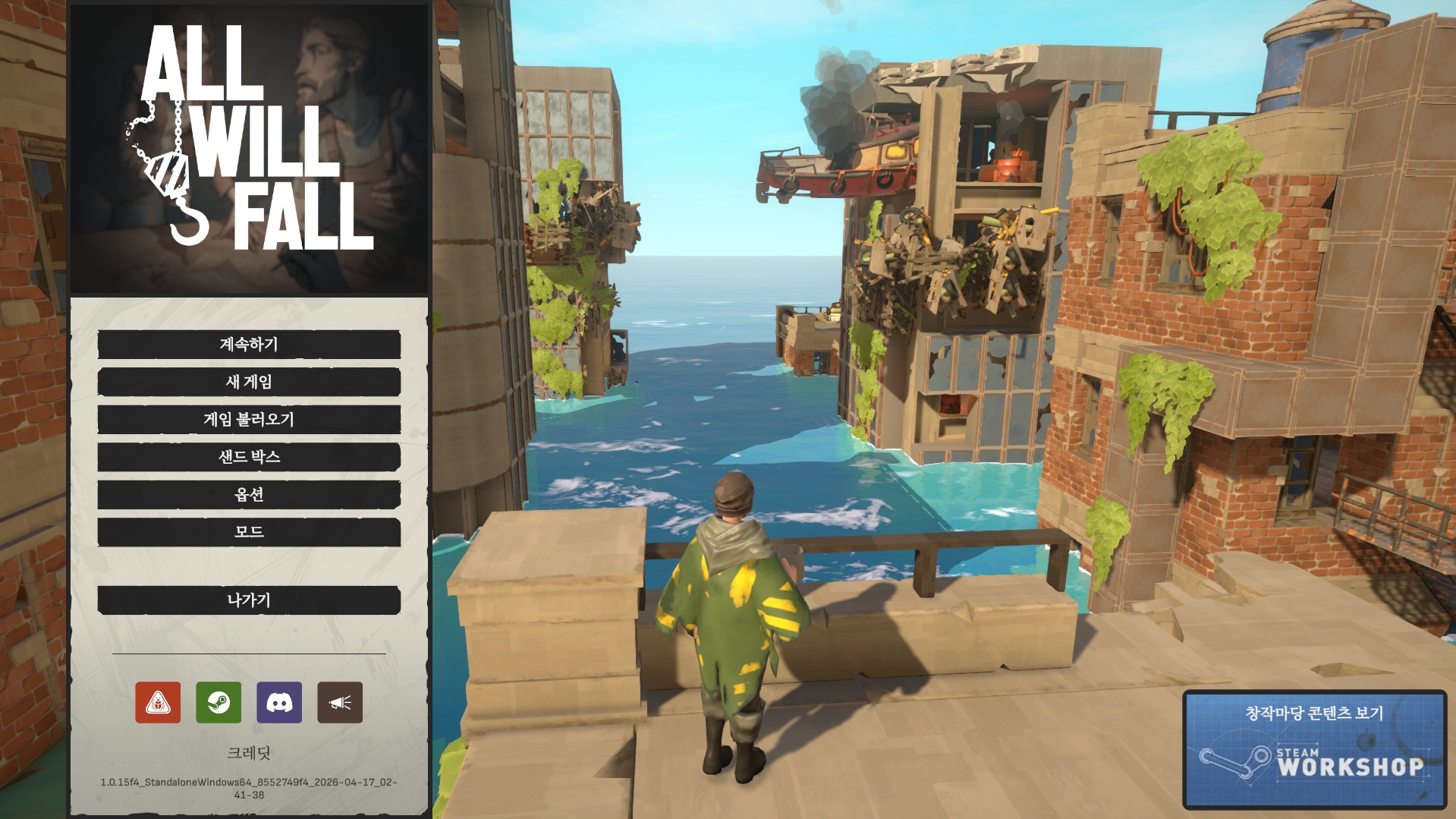View the 크레딧 credits
The height and width of the screenshot is (819, 1456).
pyautogui.click(x=249, y=753)
